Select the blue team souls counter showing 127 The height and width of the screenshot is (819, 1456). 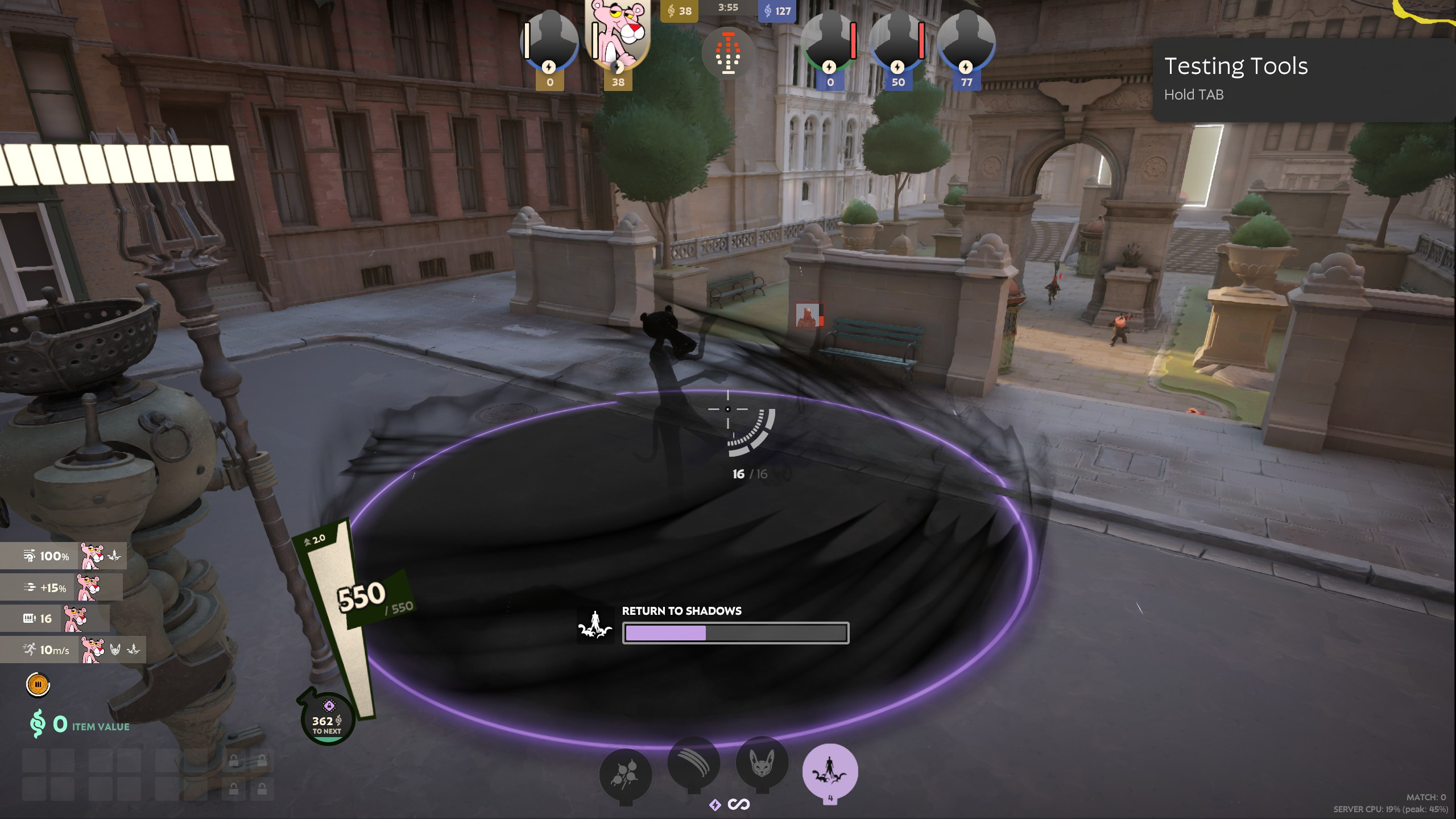777,10
